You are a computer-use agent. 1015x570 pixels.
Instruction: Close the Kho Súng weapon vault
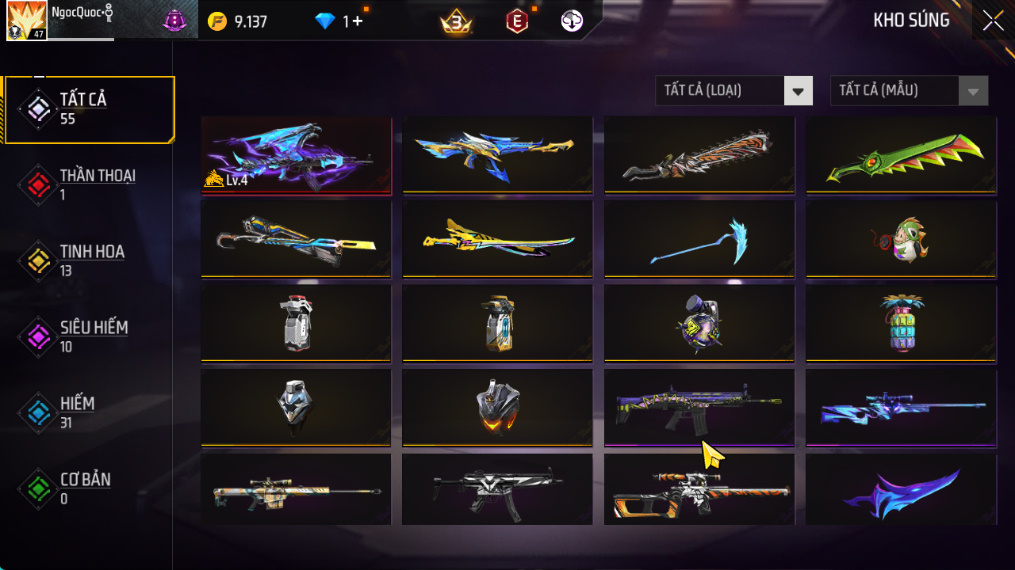pyautogui.click(x=992, y=21)
